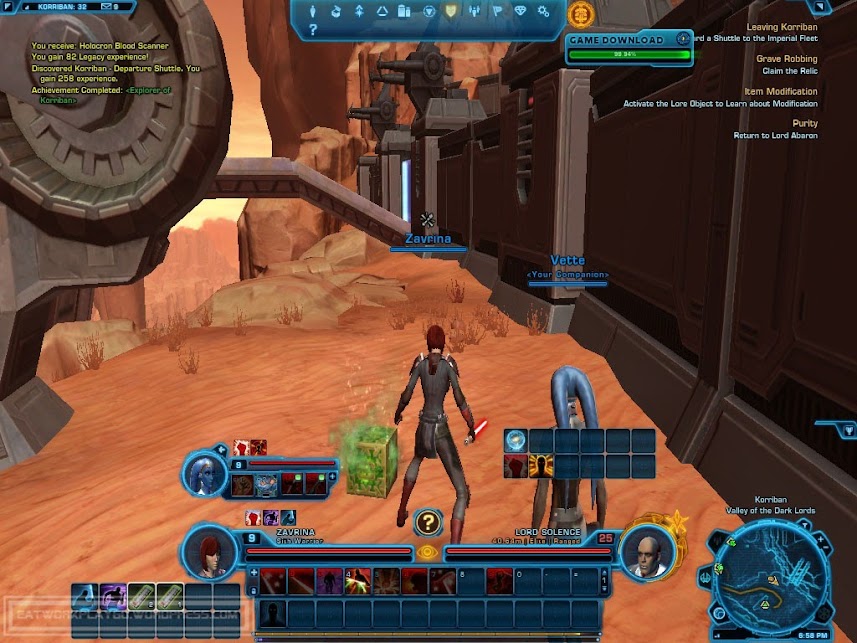The height and width of the screenshot is (643, 857).
Task: Click the round question mark button above the hotbar
Action: pos(428,521)
